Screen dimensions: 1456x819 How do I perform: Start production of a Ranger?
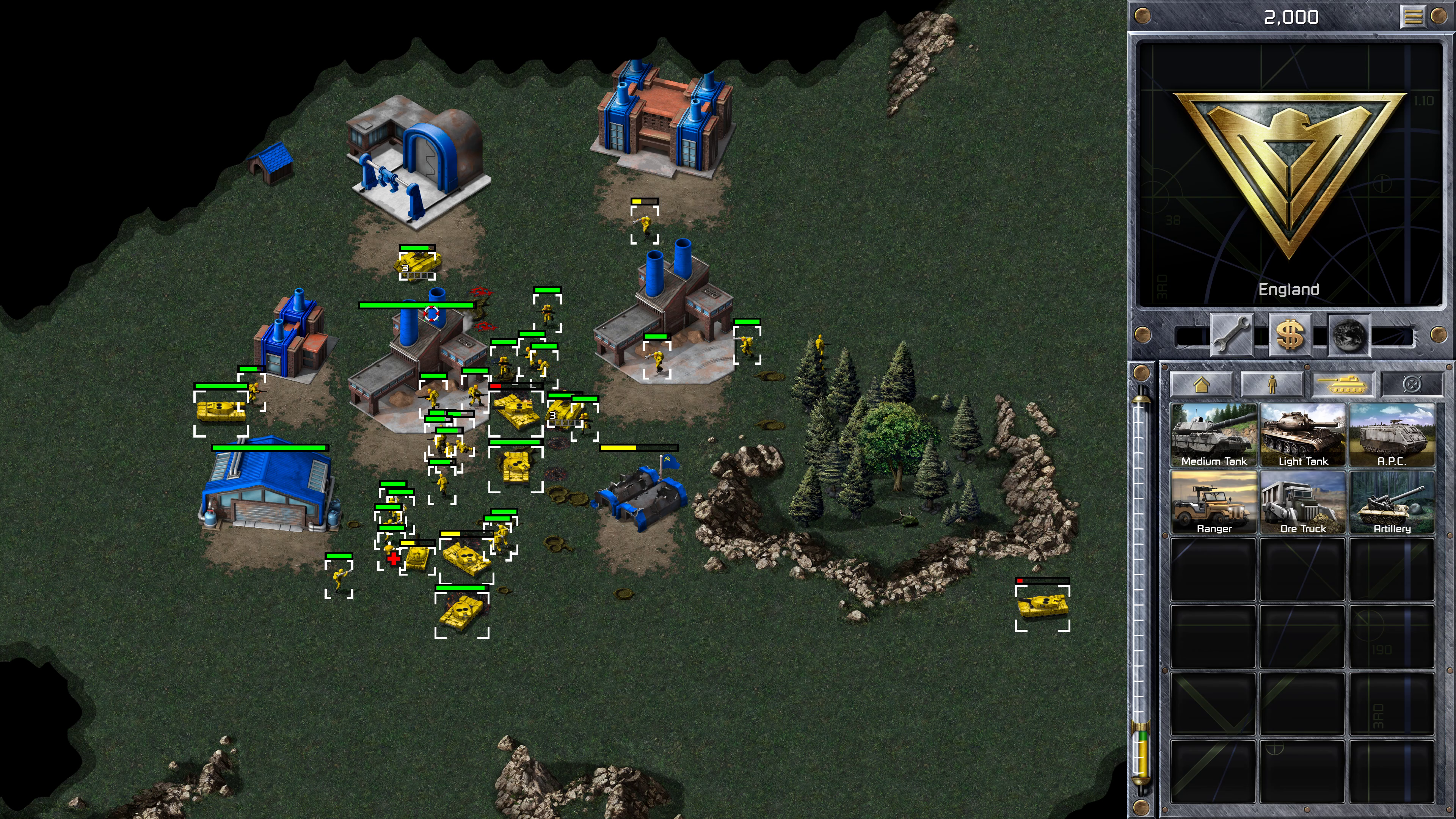point(1213,502)
